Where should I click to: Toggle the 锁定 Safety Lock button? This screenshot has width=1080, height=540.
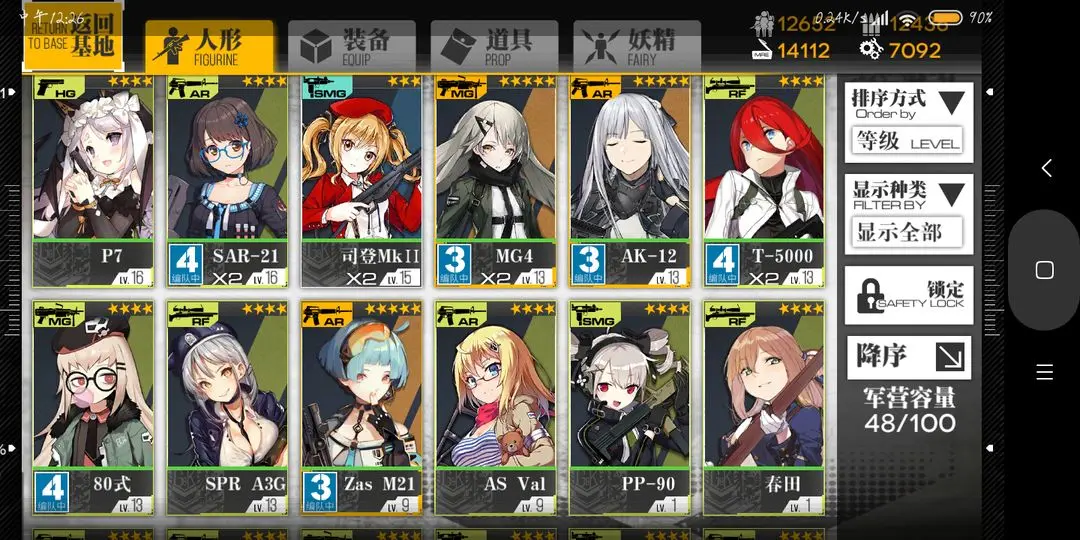tap(907, 295)
